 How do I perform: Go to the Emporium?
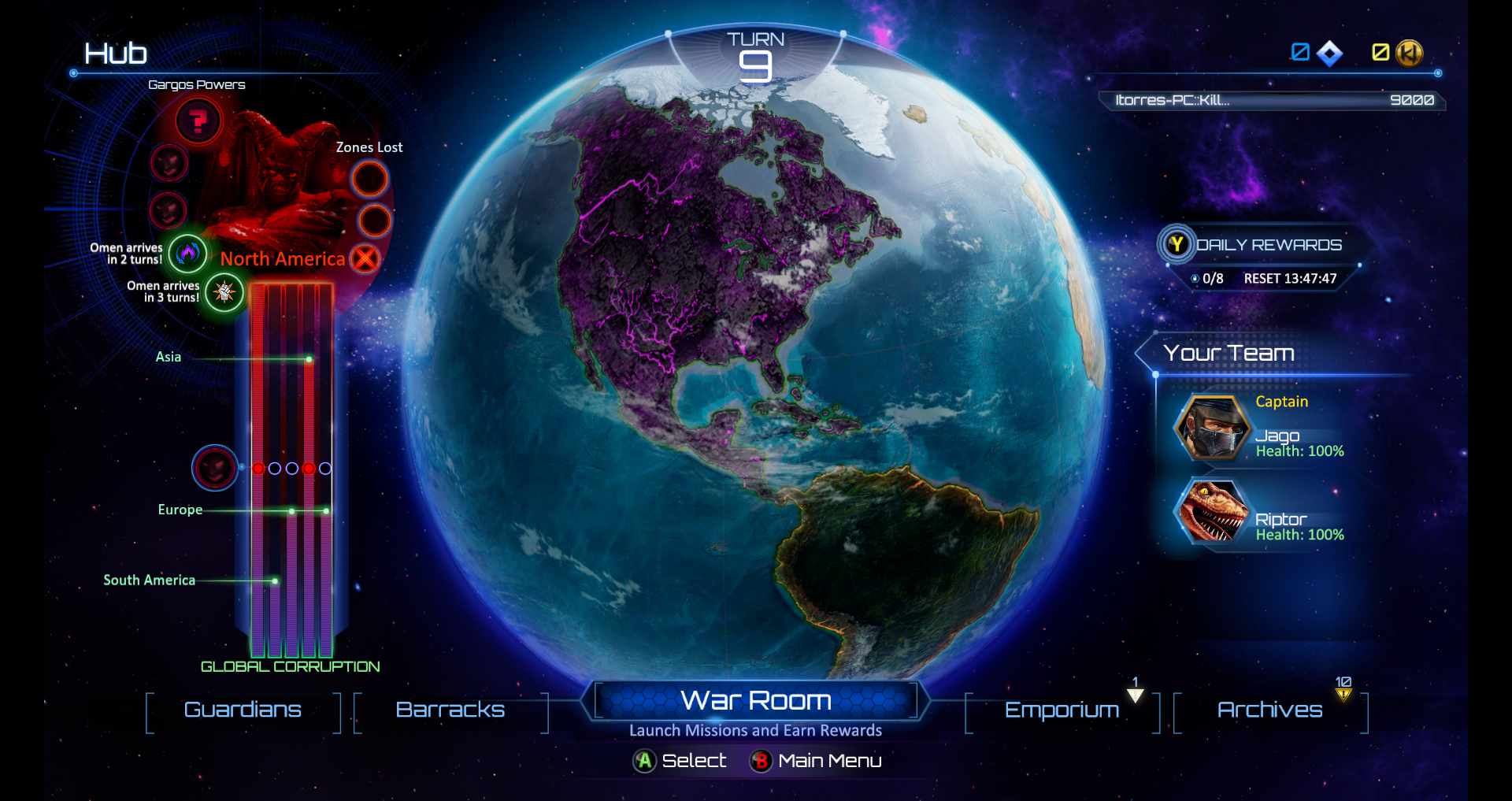point(1062,710)
